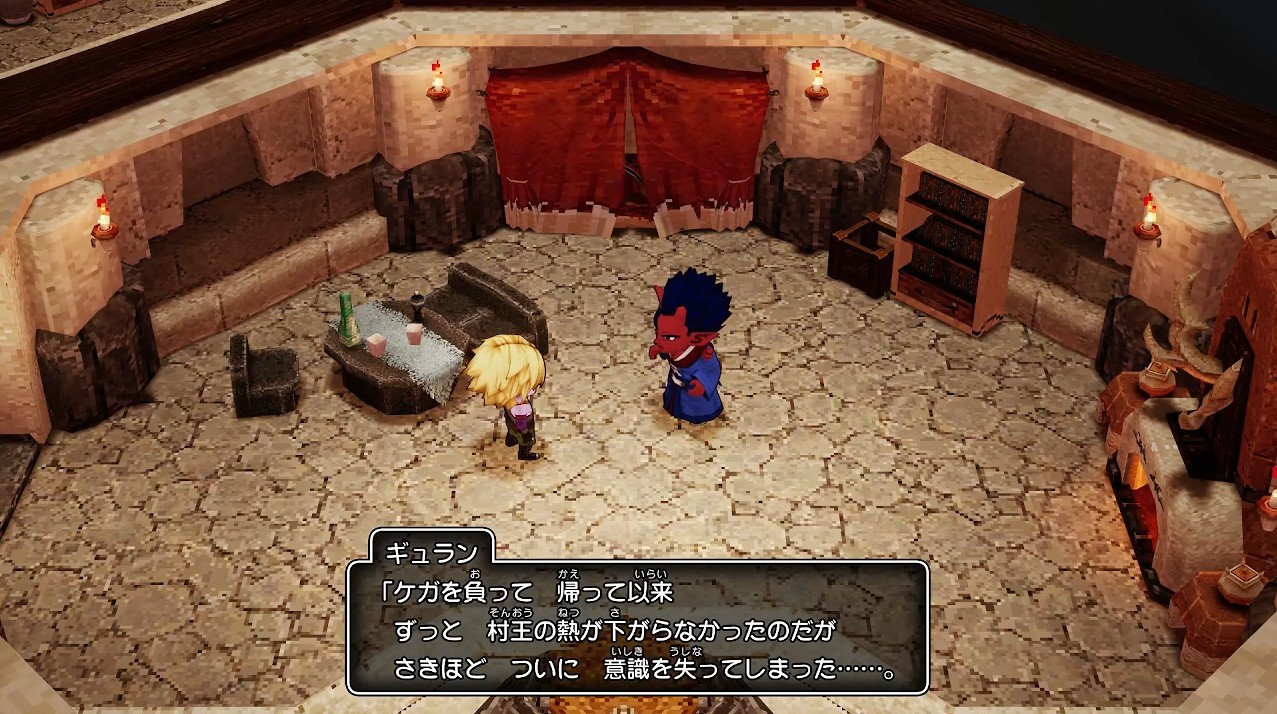This screenshot has width=1277, height=714.
Task: Advance the ギュラン dialogue text box
Action: [x=637, y=627]
